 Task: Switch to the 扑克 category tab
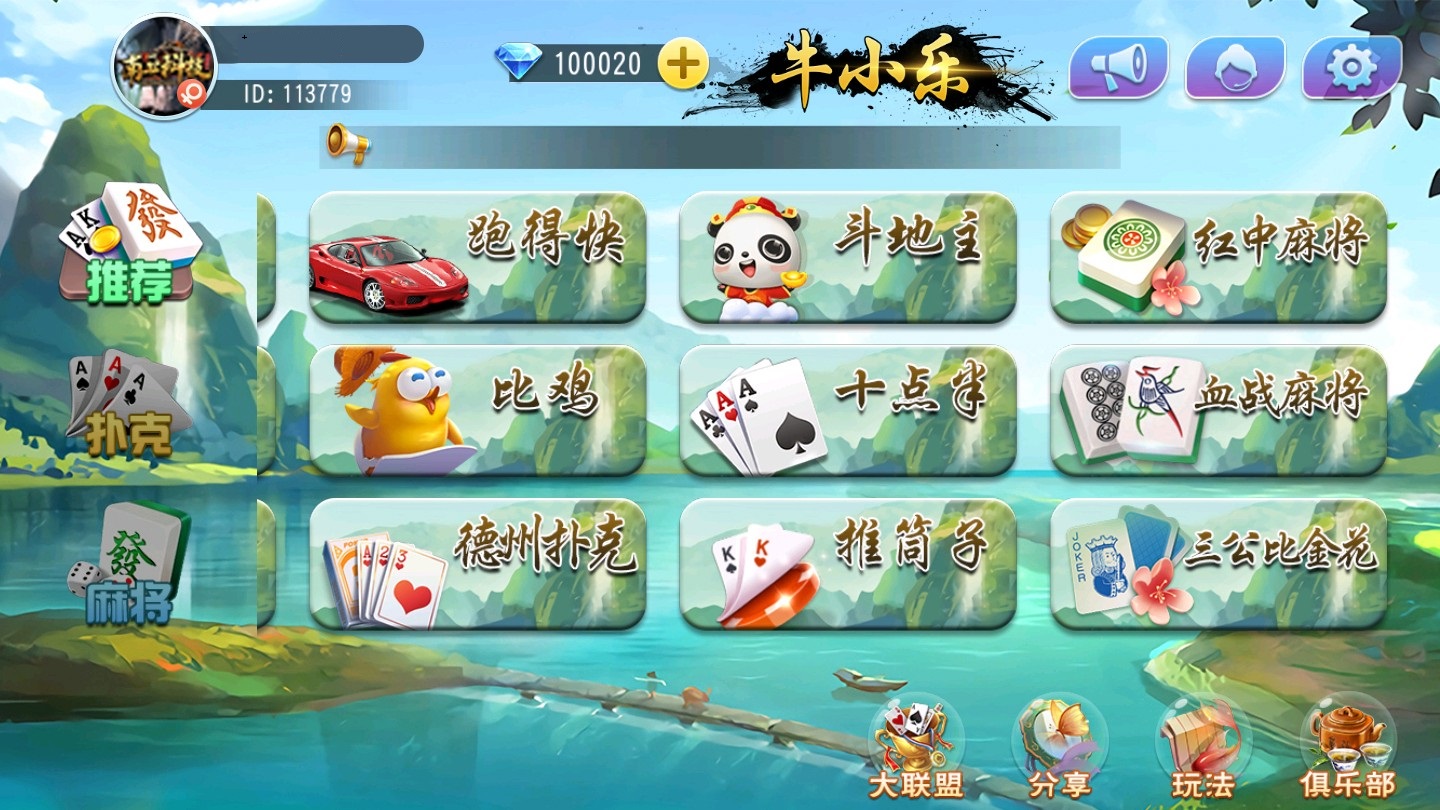point(129,405)
